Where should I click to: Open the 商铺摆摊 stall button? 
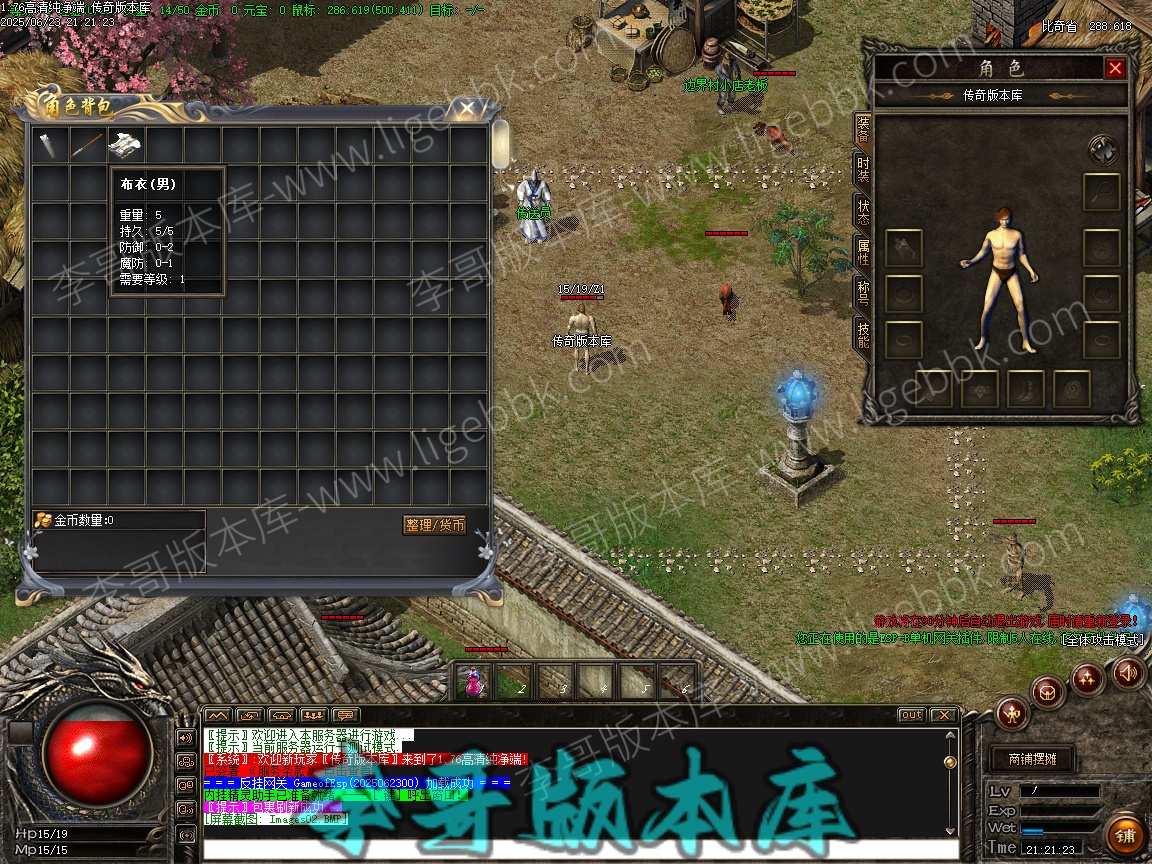(1031, 758)
